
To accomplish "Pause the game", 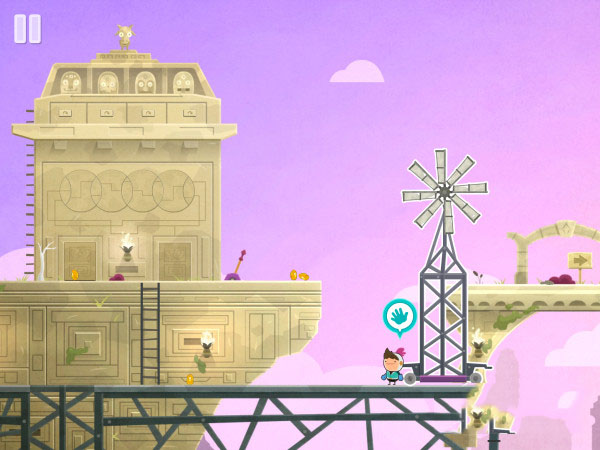I will coord(27,29).
